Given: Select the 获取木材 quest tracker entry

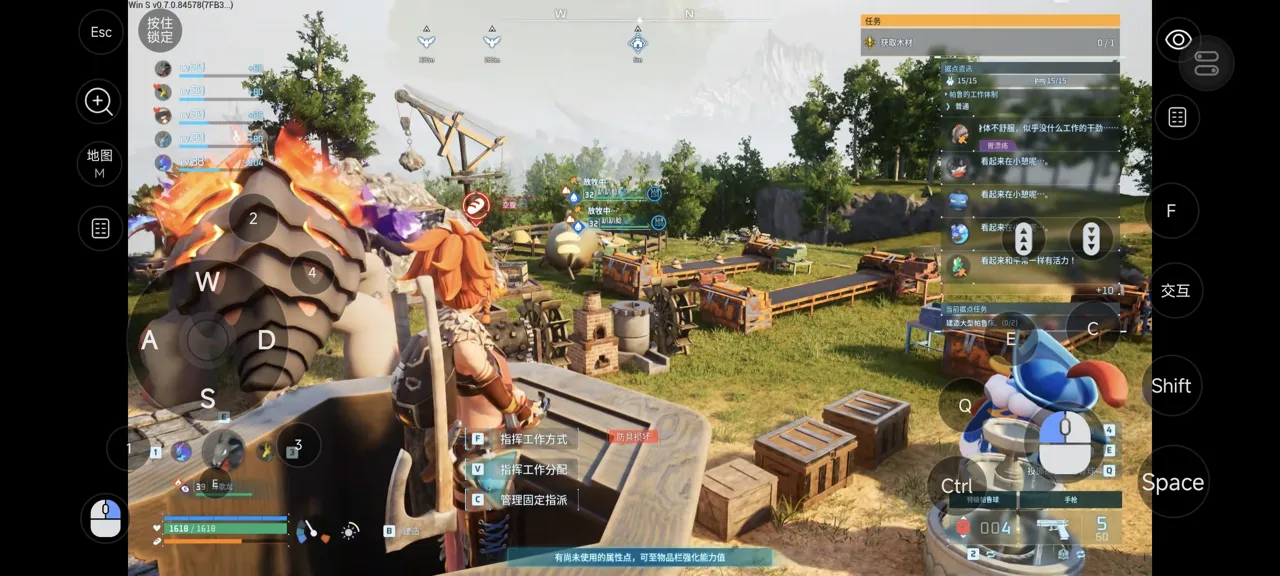Looking at the screenshot, I should (x=990, y=43).
